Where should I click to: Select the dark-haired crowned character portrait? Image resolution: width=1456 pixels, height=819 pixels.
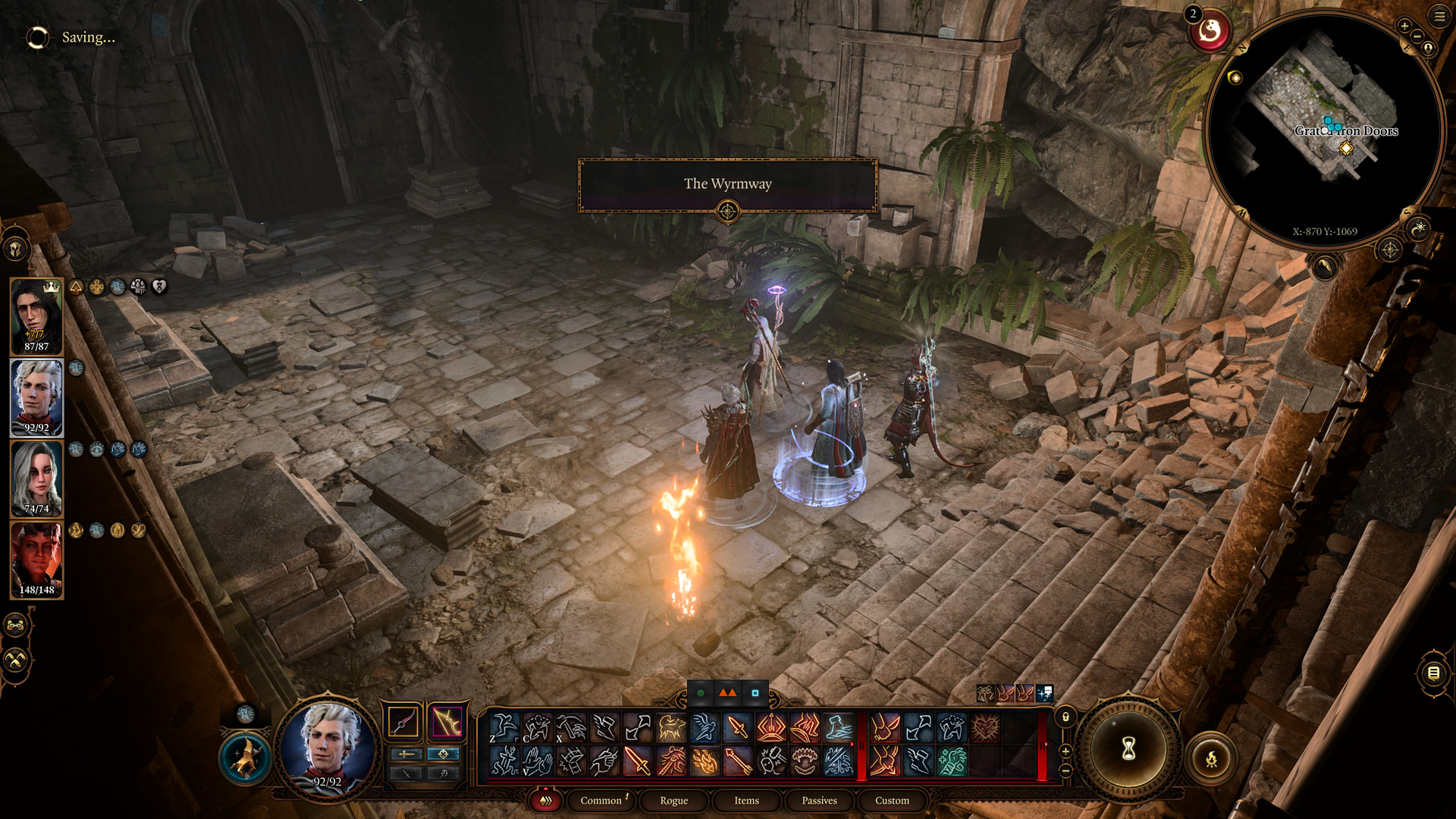pos(36,316)
